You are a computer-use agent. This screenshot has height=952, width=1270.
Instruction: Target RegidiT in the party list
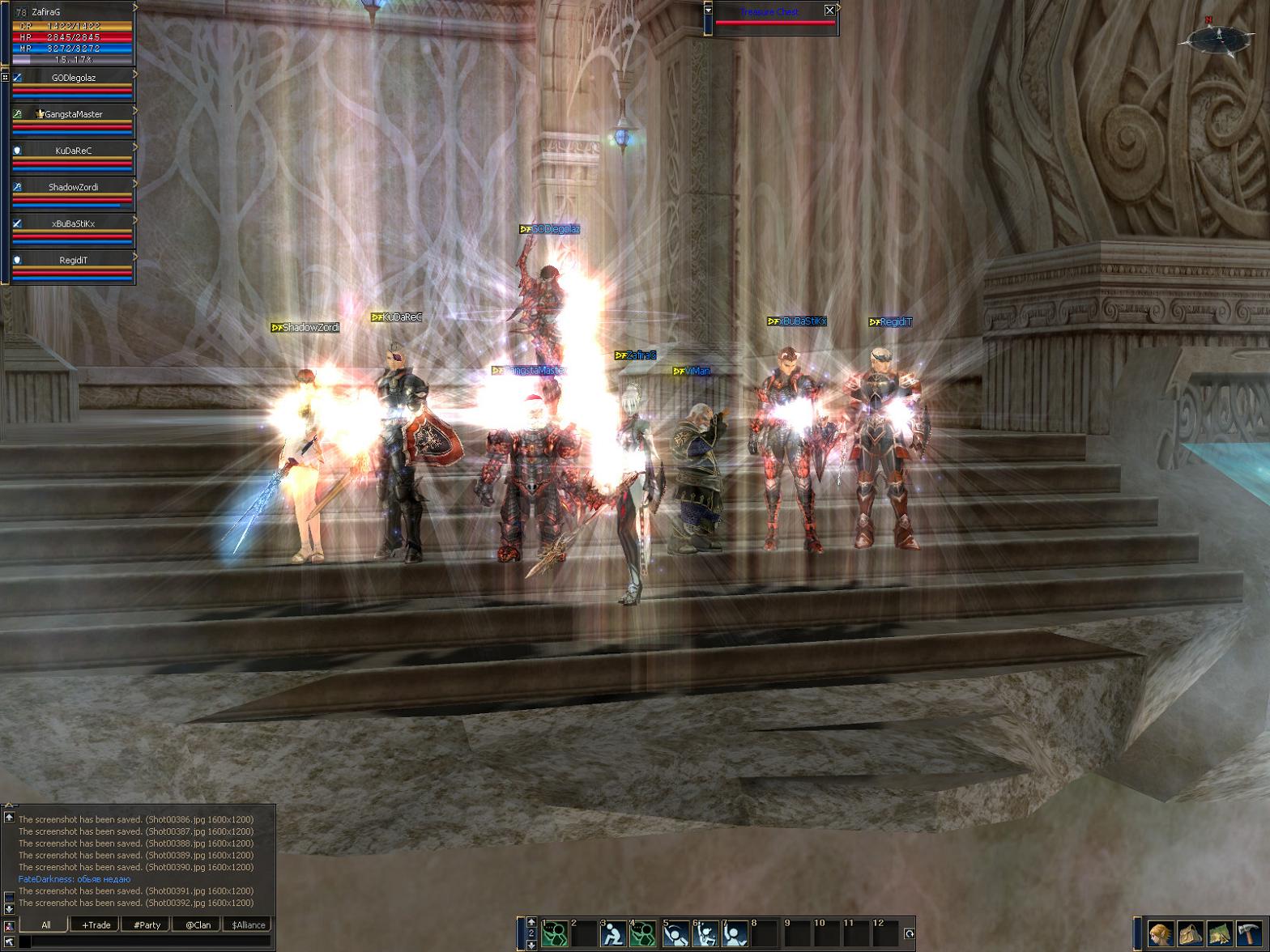73,261
